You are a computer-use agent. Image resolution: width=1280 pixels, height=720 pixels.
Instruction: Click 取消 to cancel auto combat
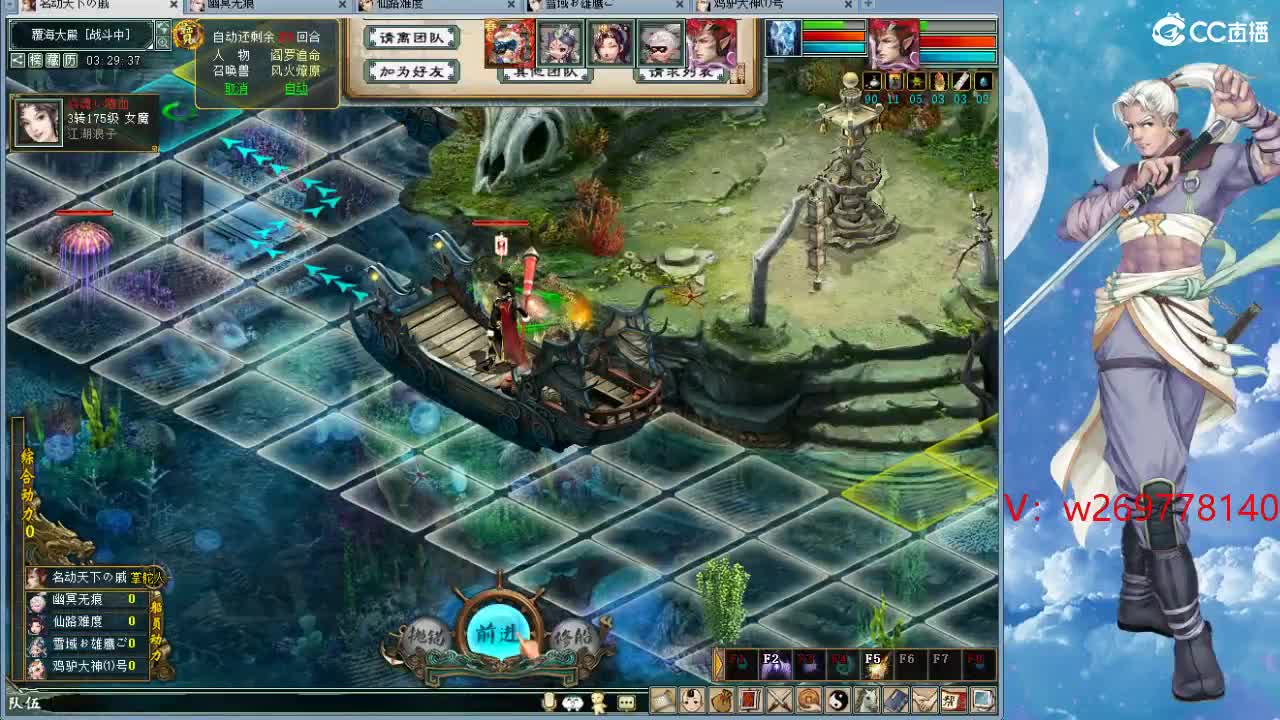[x=236, y=90]
